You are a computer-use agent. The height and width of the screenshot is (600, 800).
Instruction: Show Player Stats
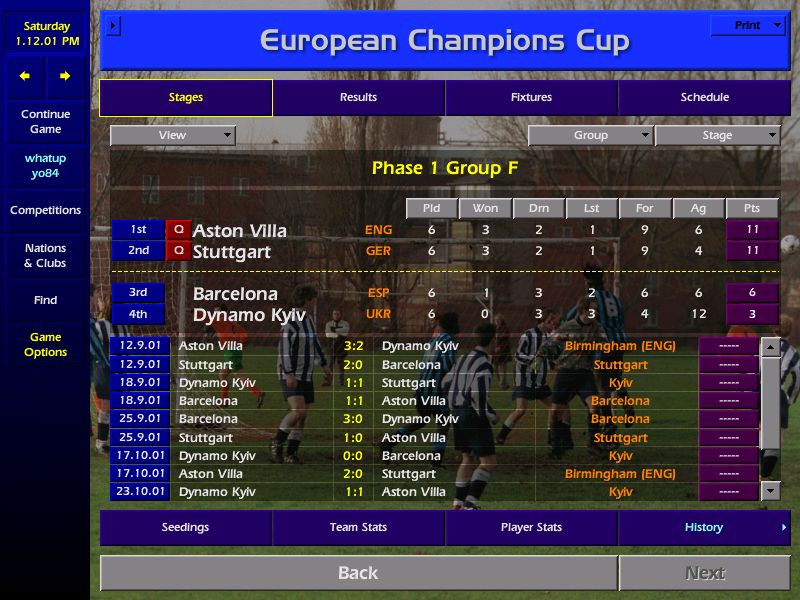(531, 527)
